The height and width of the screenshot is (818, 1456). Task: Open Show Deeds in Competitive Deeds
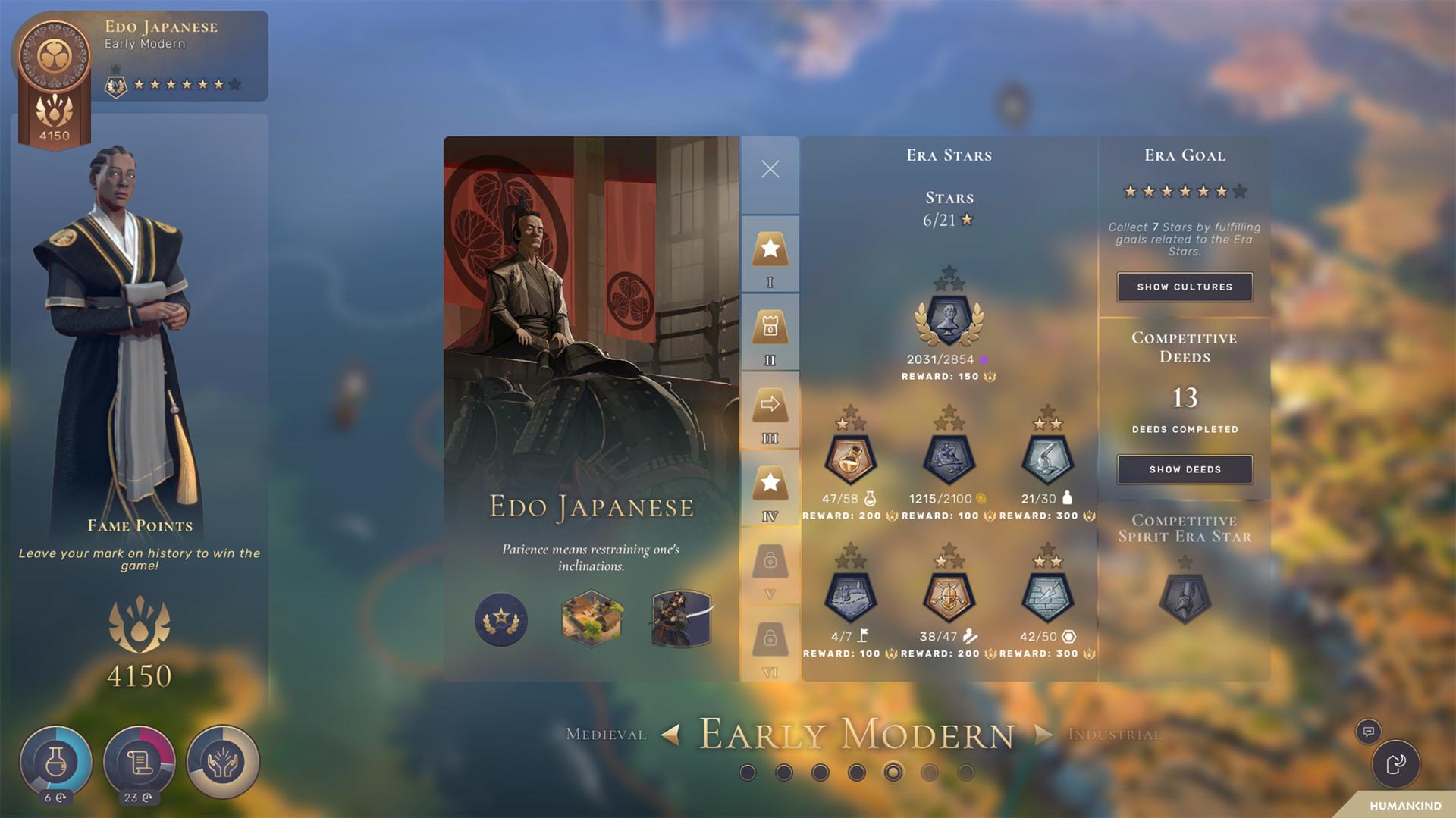pos(1185,469)
